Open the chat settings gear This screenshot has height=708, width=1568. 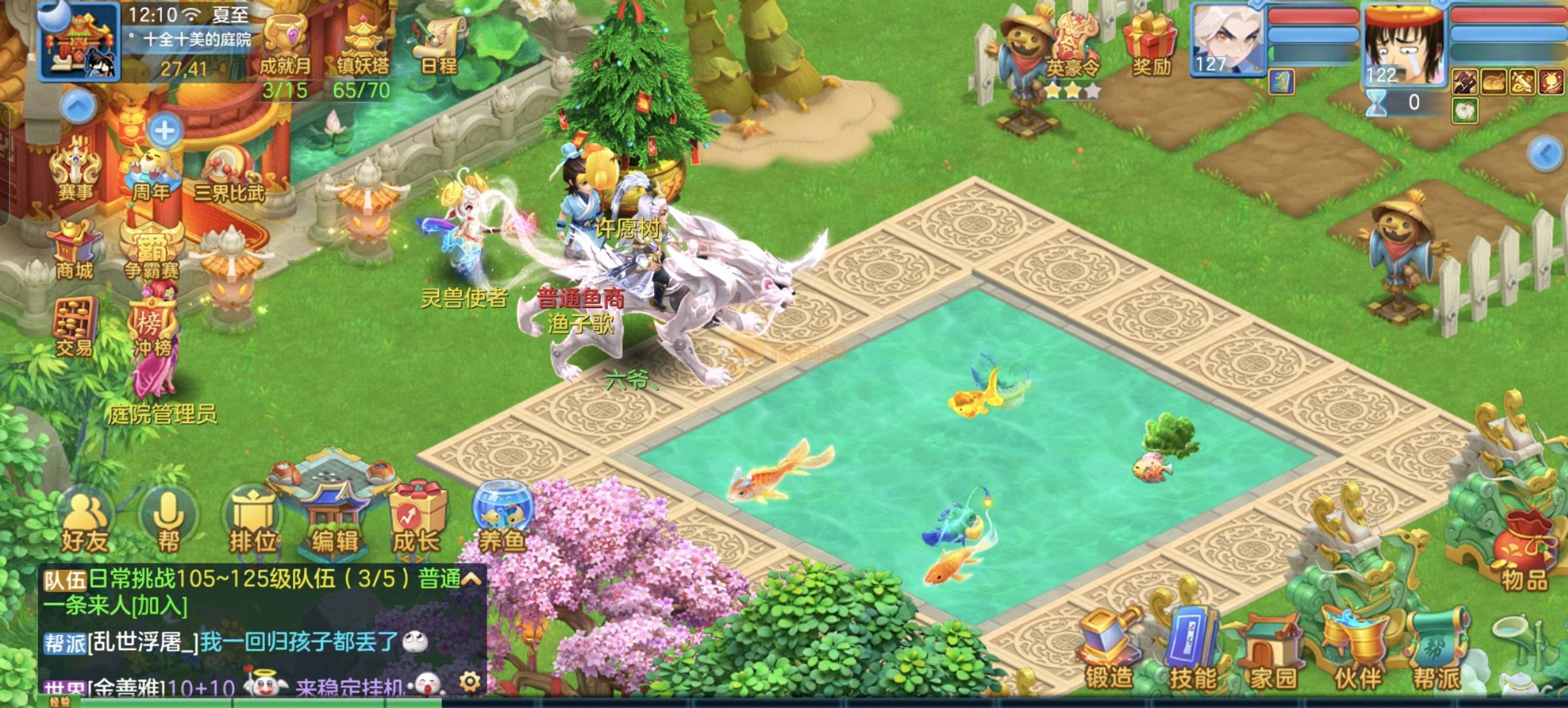[x=469, y=682]
